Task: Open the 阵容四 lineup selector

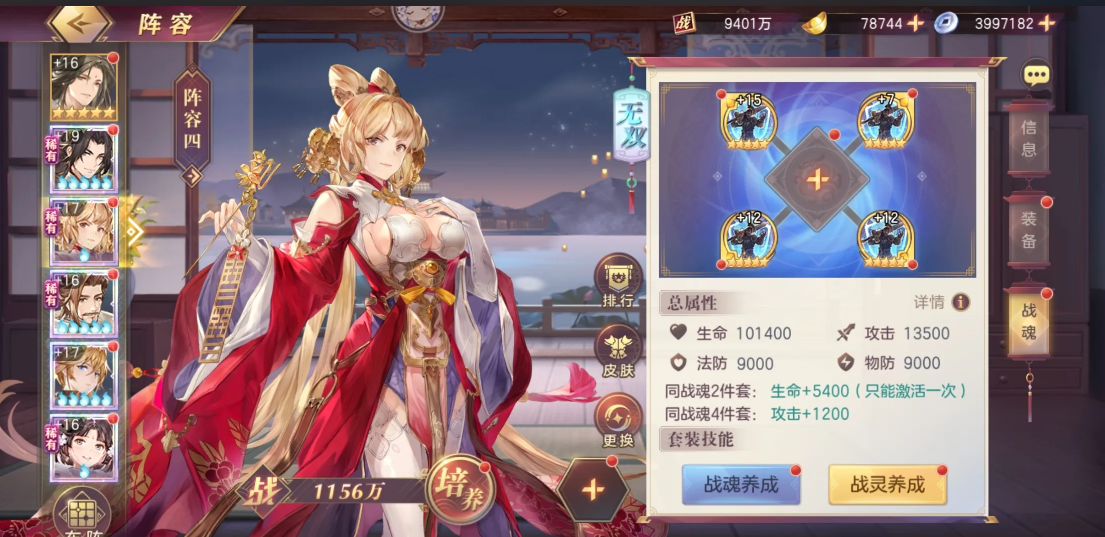Action: (x=192, y=125)
